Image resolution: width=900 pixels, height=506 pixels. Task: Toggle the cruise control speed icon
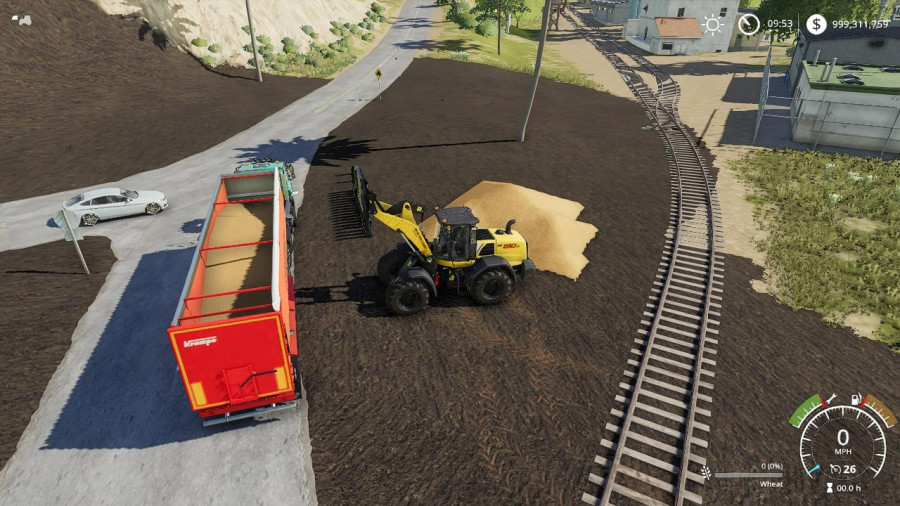[834, 469]
